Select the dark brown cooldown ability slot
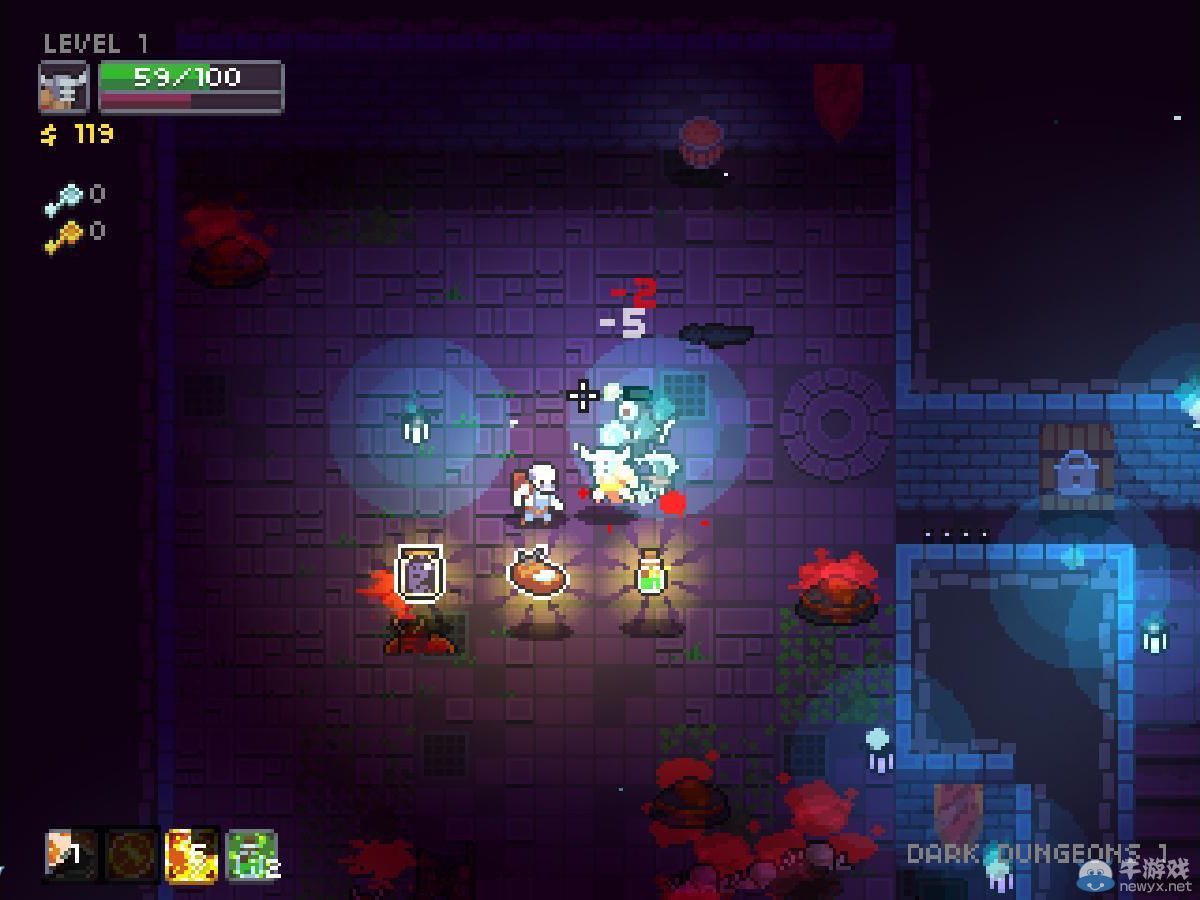Viewport: 1200px width, 900px height. 132,856
